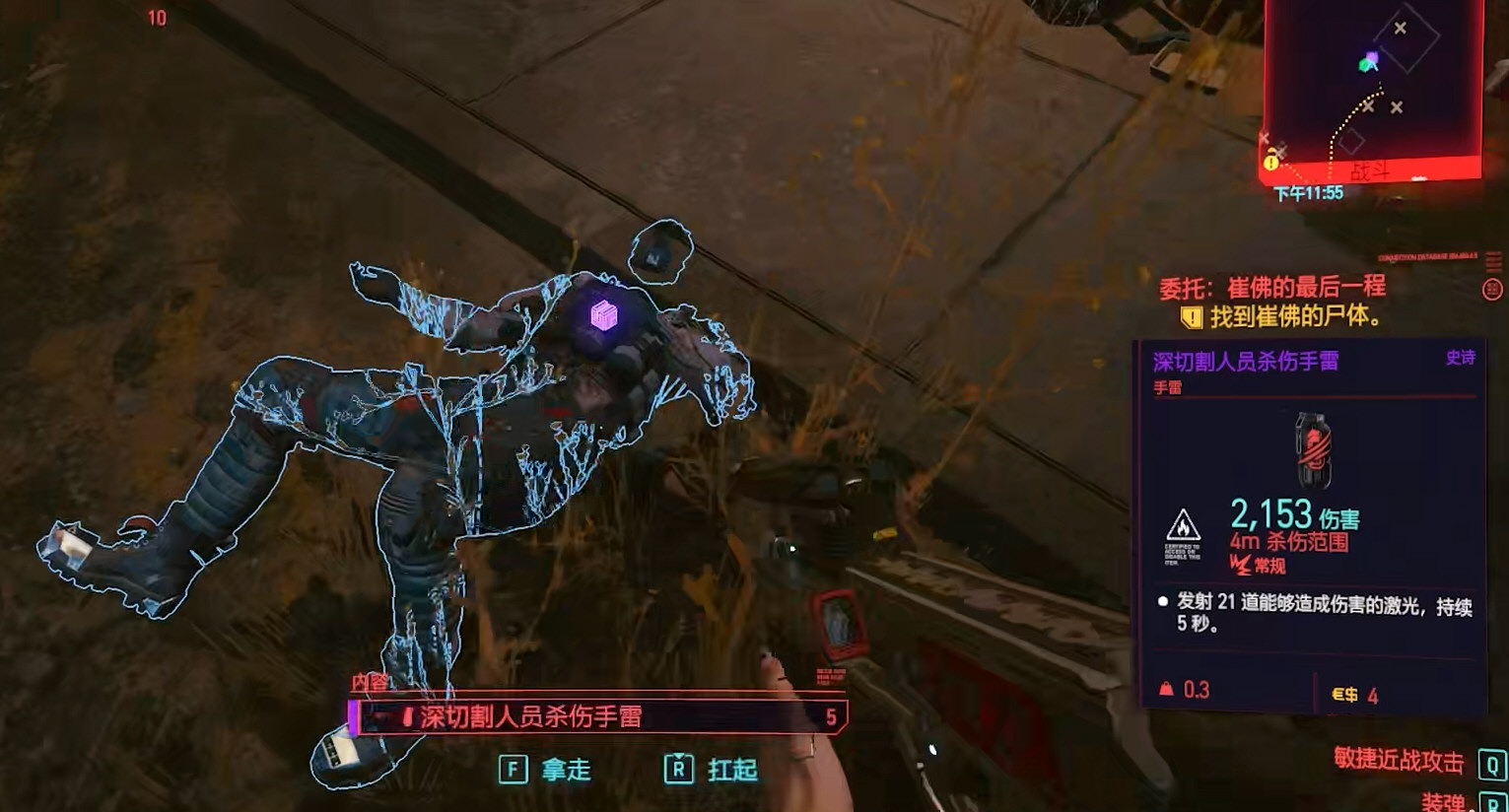Click the minimap in the corner
This screenshot has width=1509, height=812.
click(x=1373, y=89)
